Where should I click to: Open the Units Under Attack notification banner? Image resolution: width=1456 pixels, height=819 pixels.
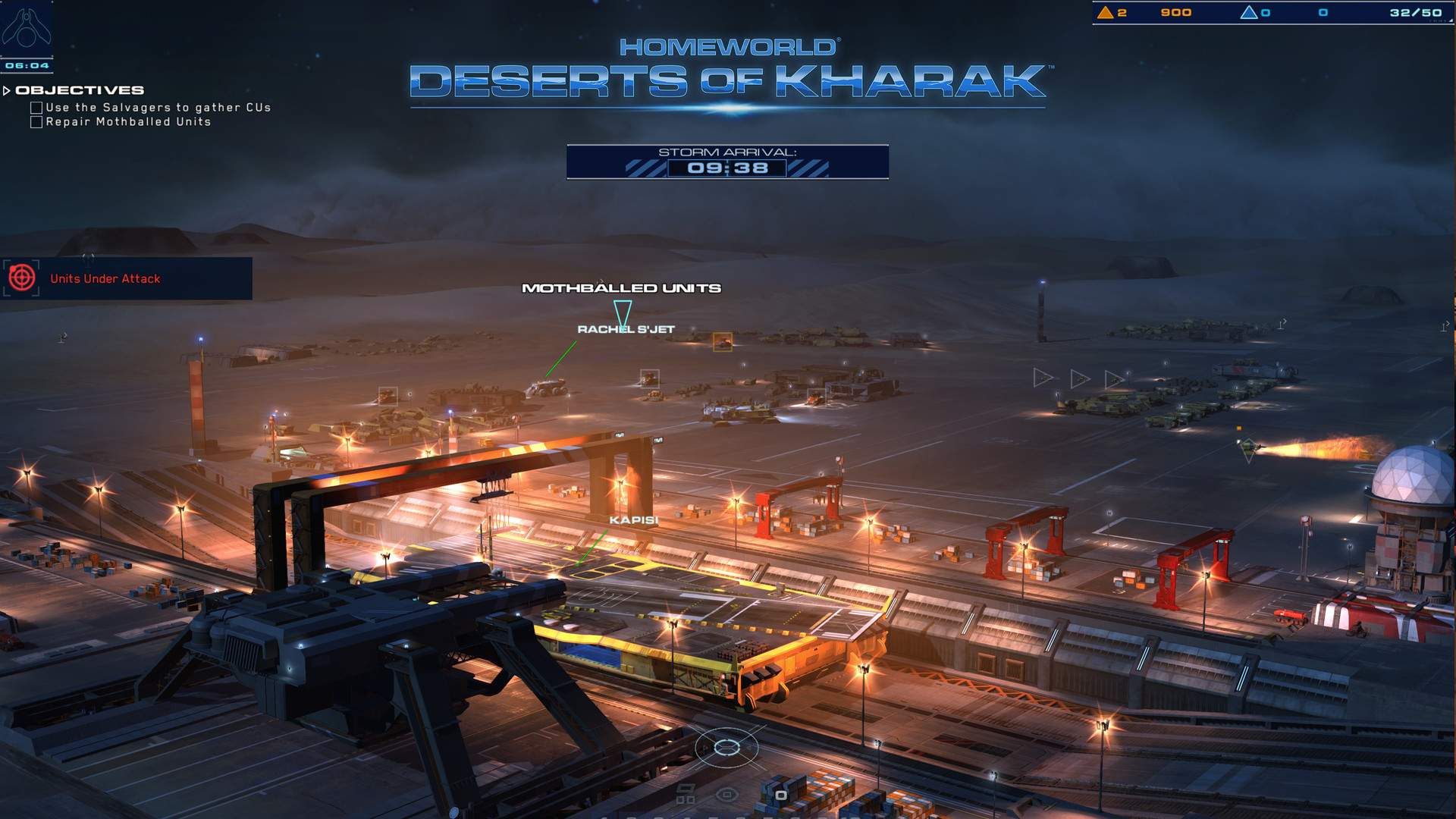pos(125,278)
